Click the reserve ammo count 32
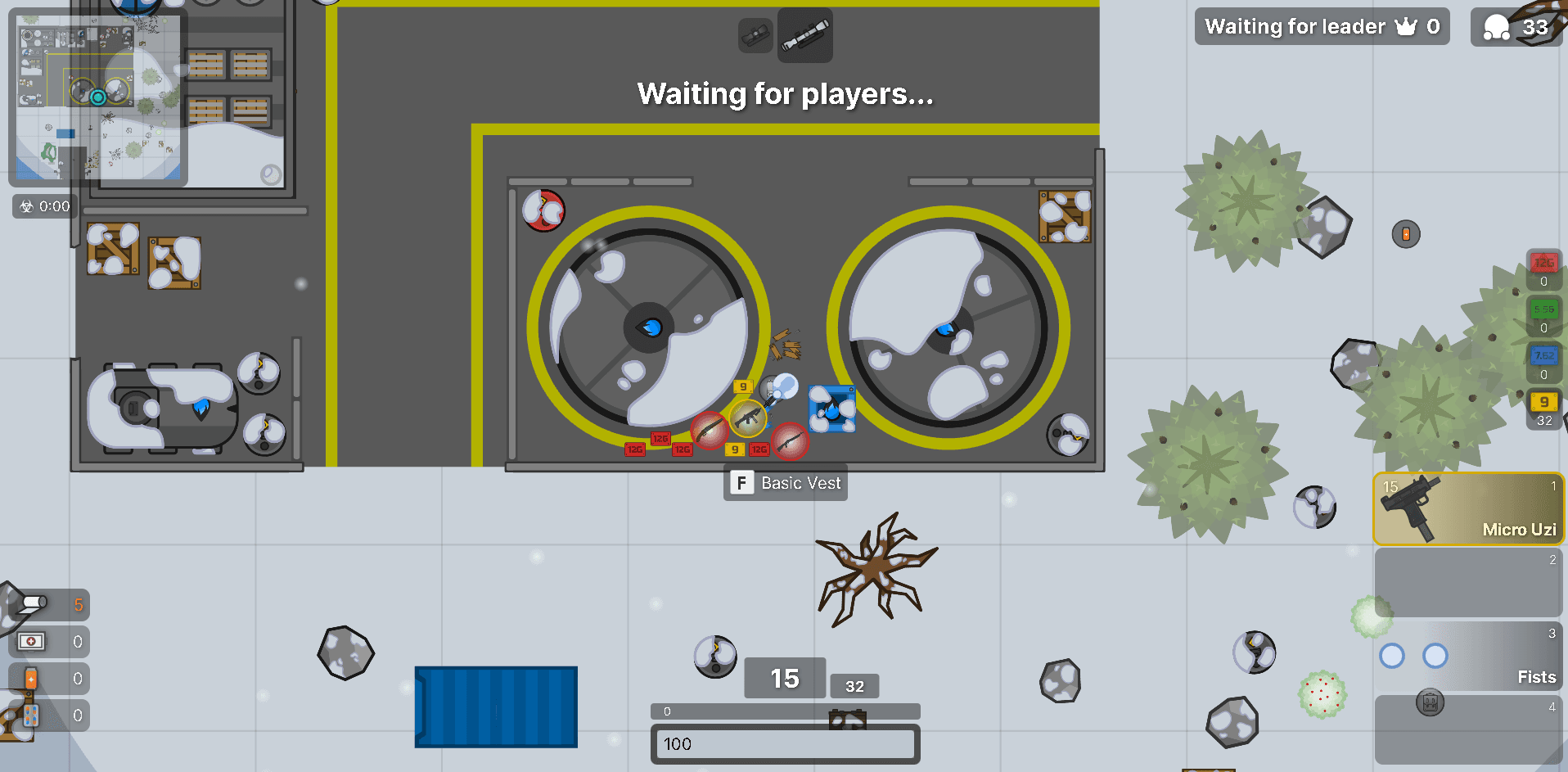Screen dimensions: 1568x772 coord(854,686)
